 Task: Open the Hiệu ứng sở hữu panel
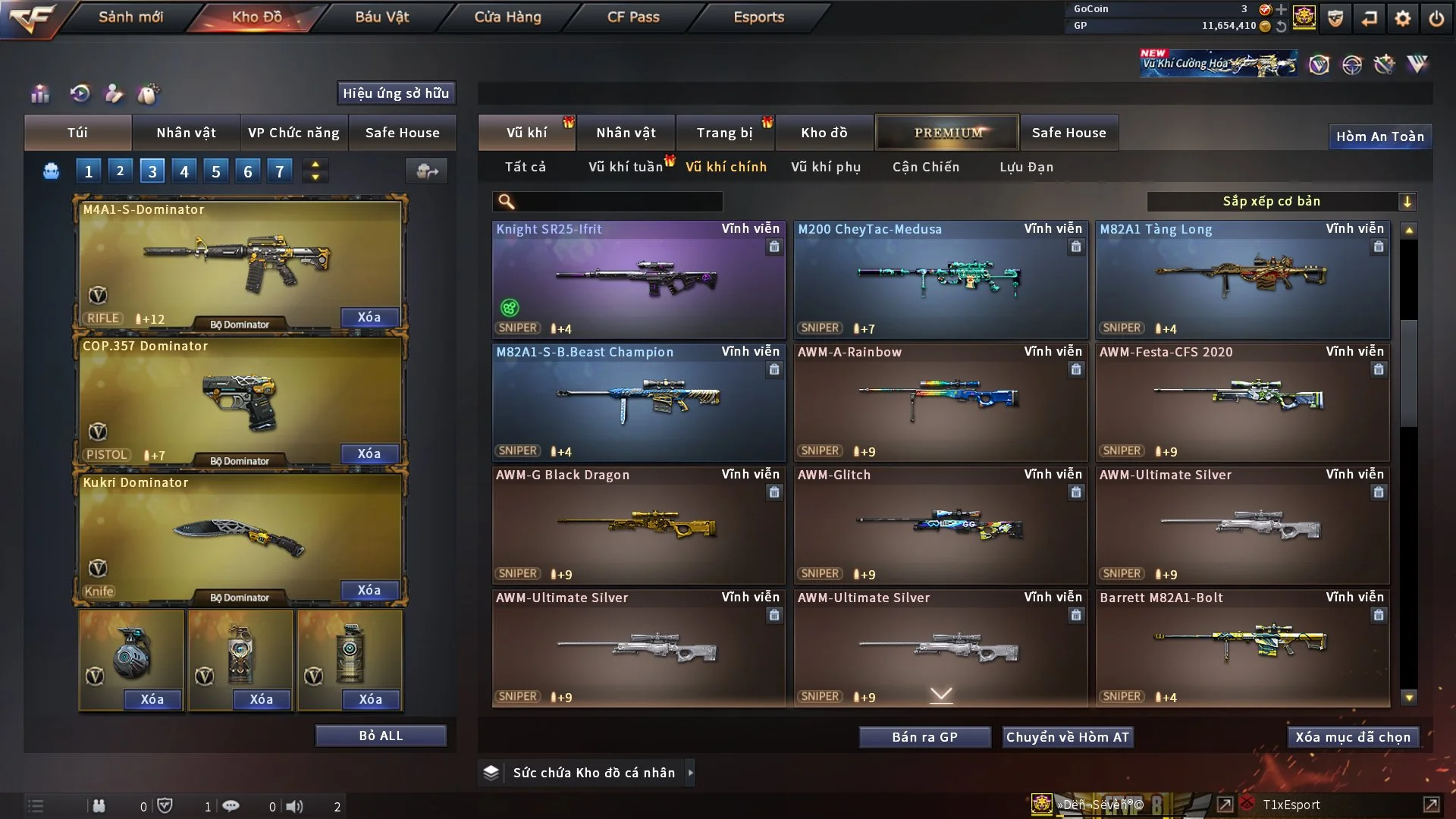point(396,93)
